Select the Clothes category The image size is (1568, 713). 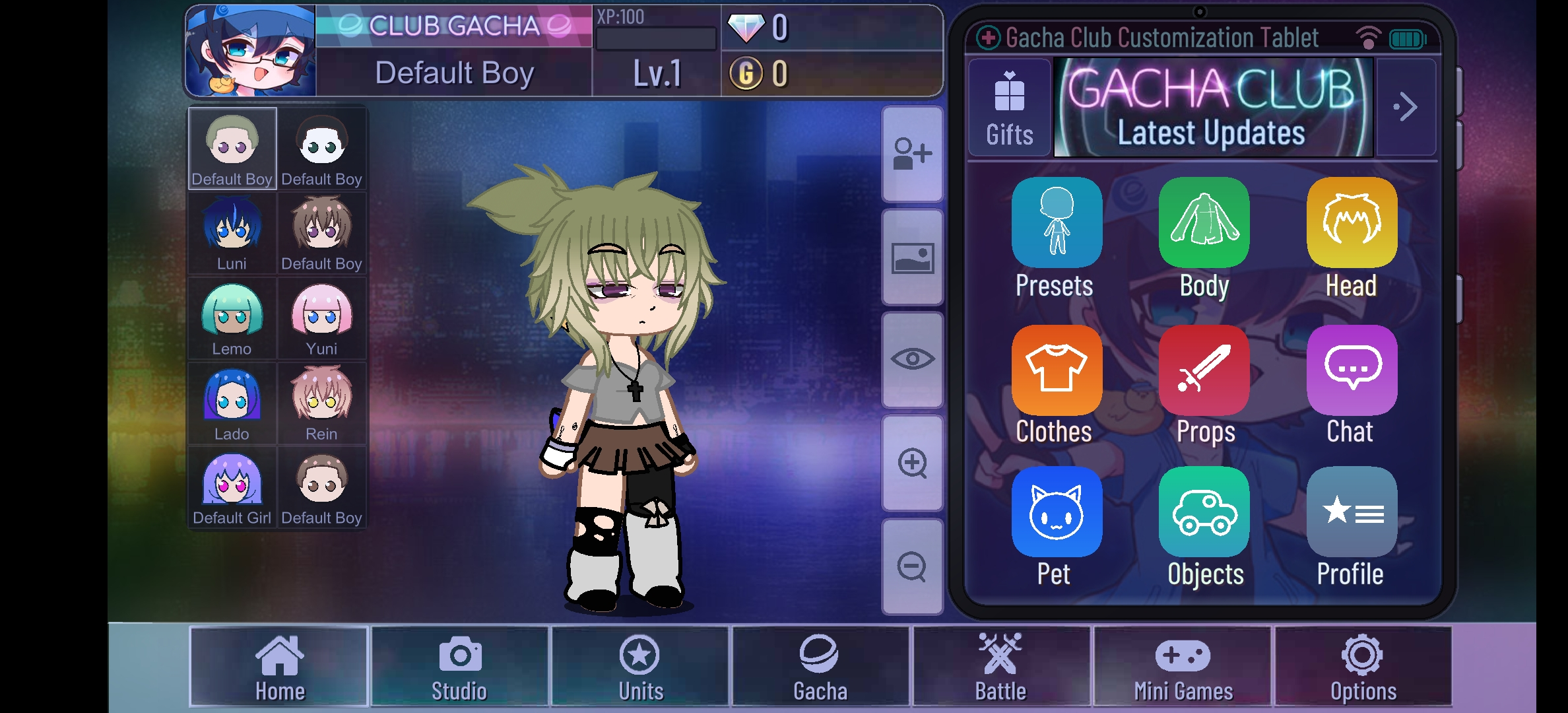coord(1055,370)
